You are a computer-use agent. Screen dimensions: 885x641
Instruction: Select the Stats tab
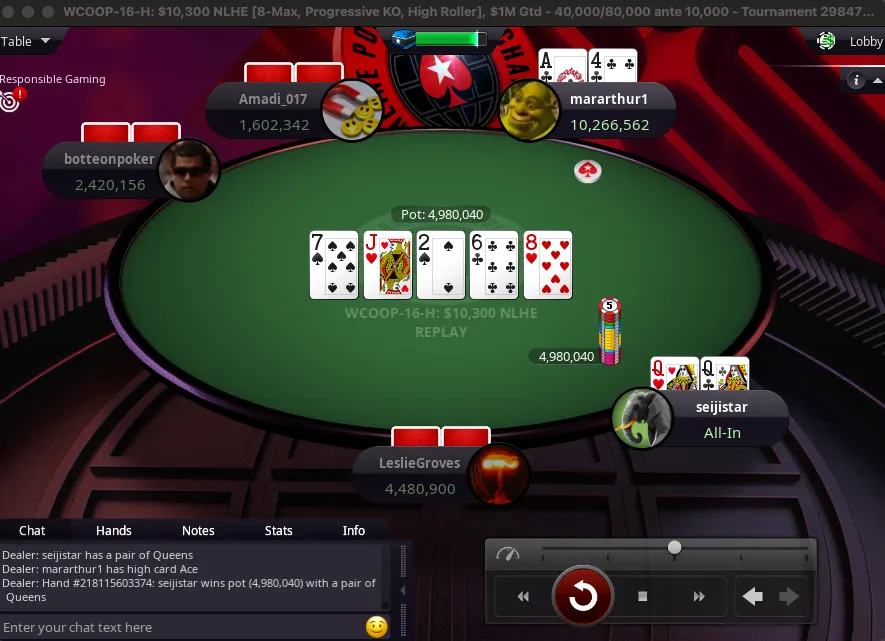pos(278,530)
